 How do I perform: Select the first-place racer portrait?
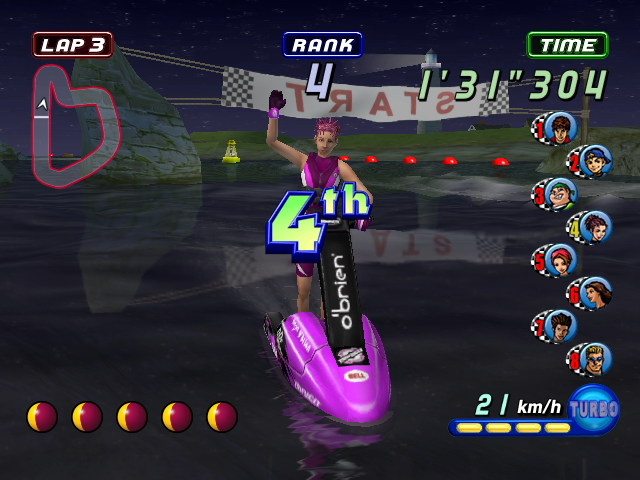coord(558,128)
